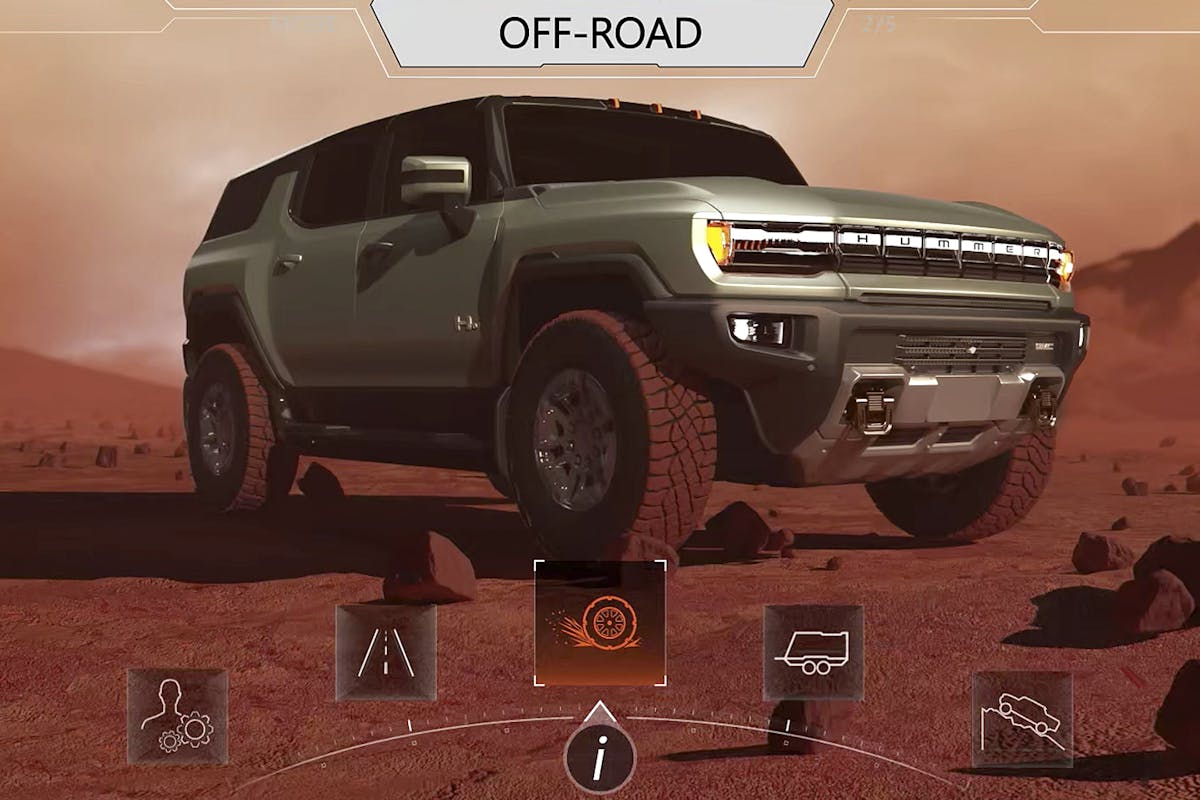Switch to the trailer tow mode icon
Viewport: 1200px width, 800px height.
(813, 652)
